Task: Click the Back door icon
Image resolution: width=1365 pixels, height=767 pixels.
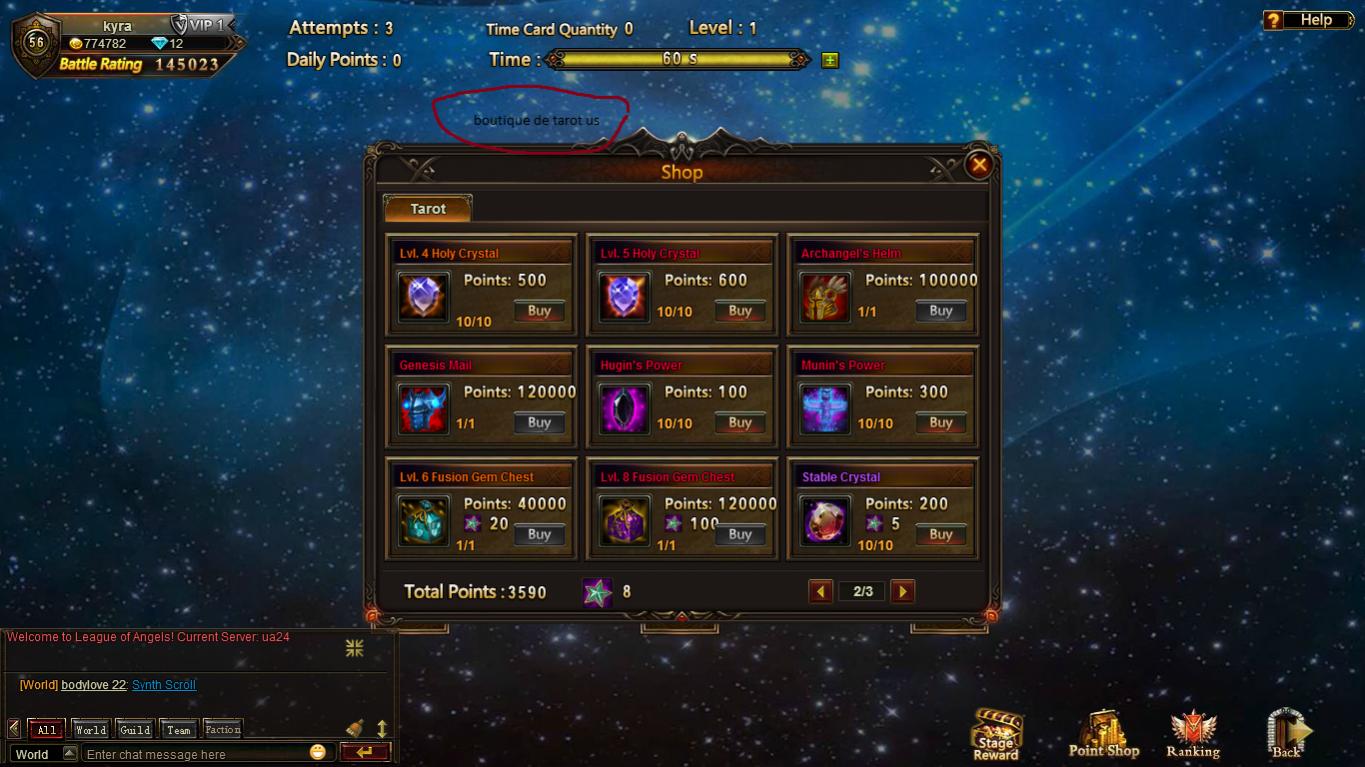Action: click(1287, 735)
